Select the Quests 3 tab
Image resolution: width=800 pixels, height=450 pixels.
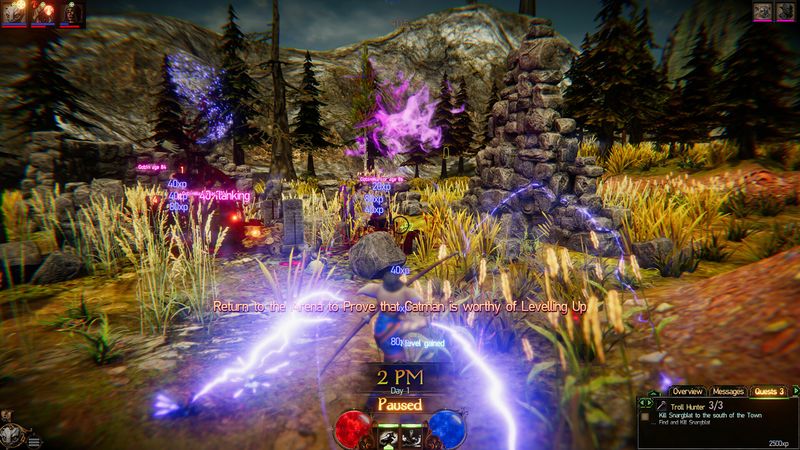pos(768,391)
